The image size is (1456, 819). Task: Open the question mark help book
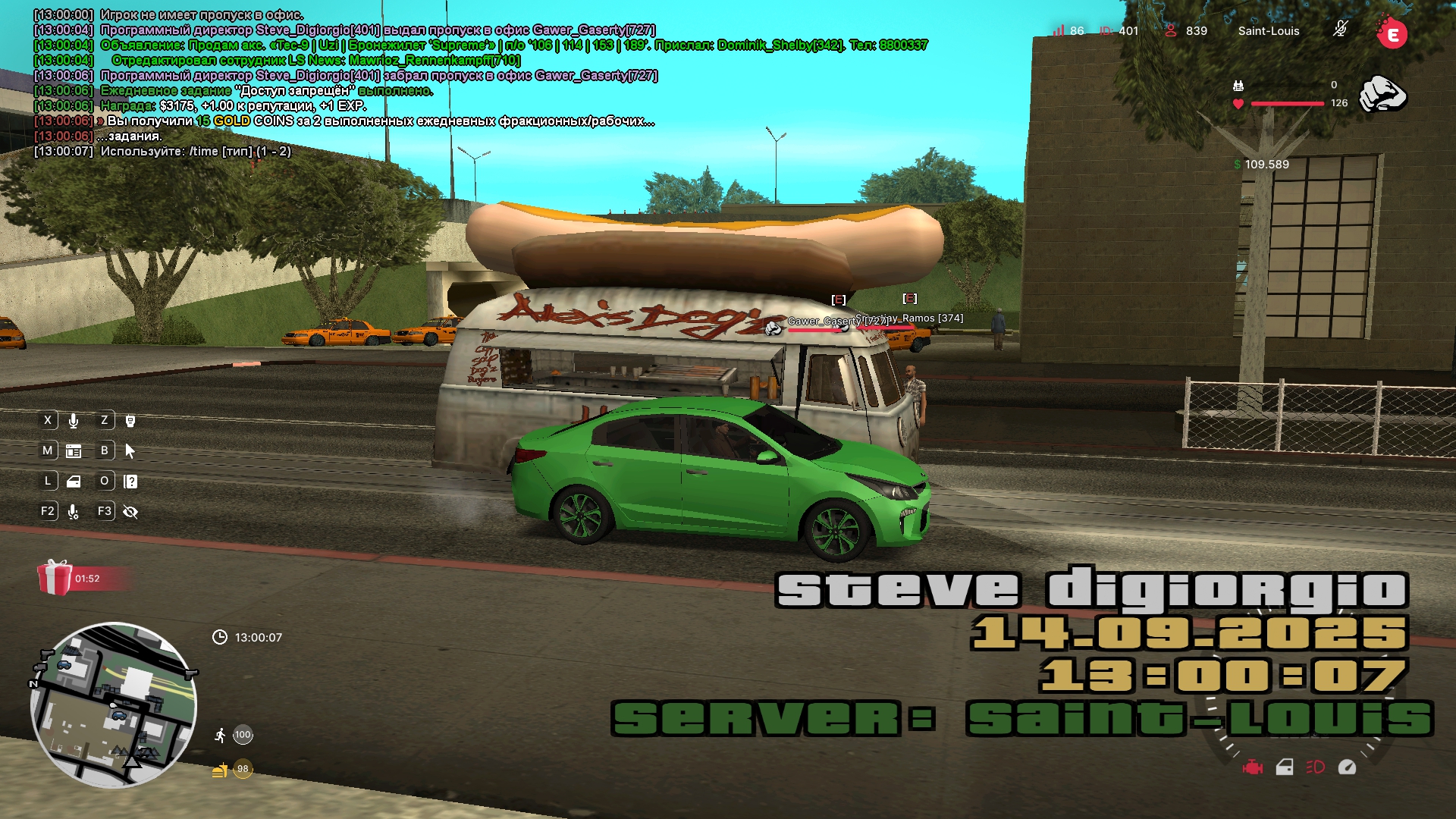(130, 482)
